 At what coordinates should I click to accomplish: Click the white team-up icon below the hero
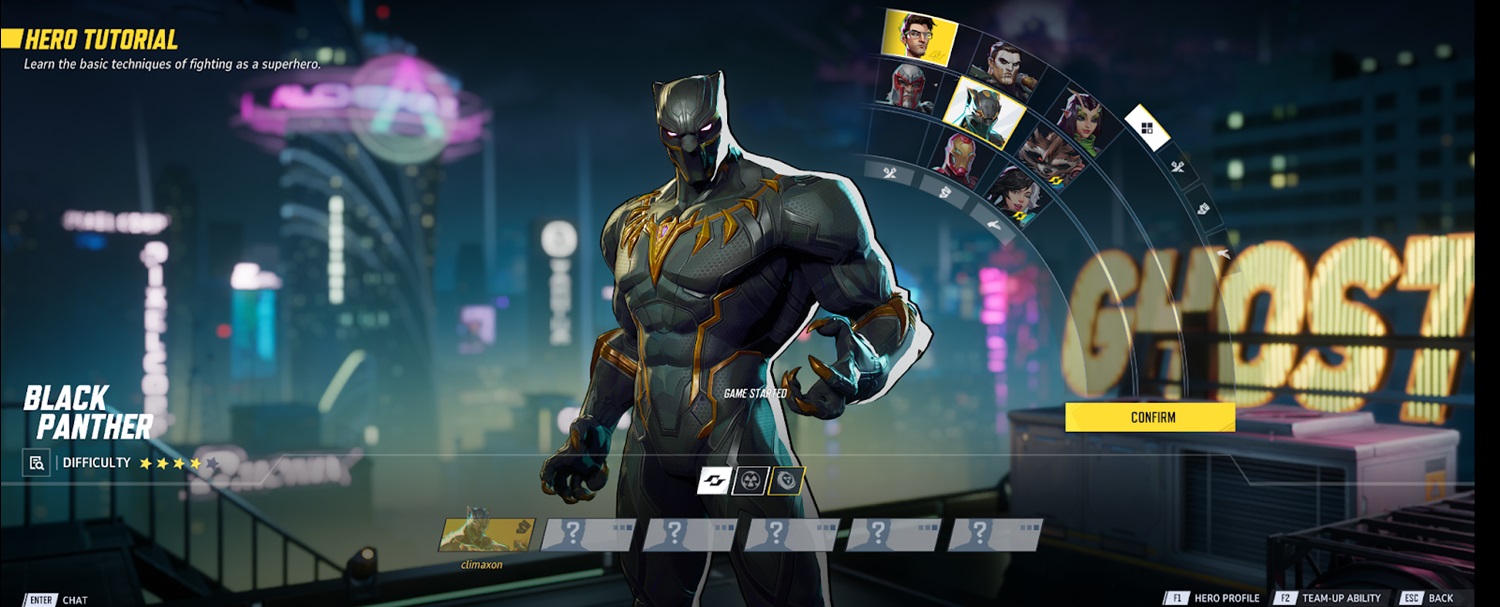pos(714,481)
